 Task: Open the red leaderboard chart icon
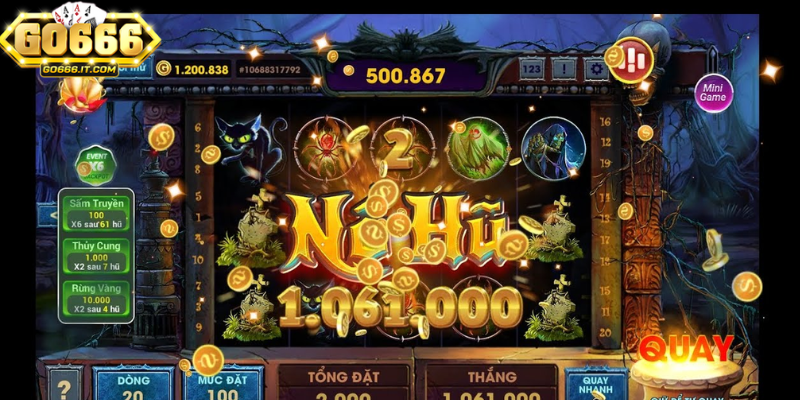(633, 58)
